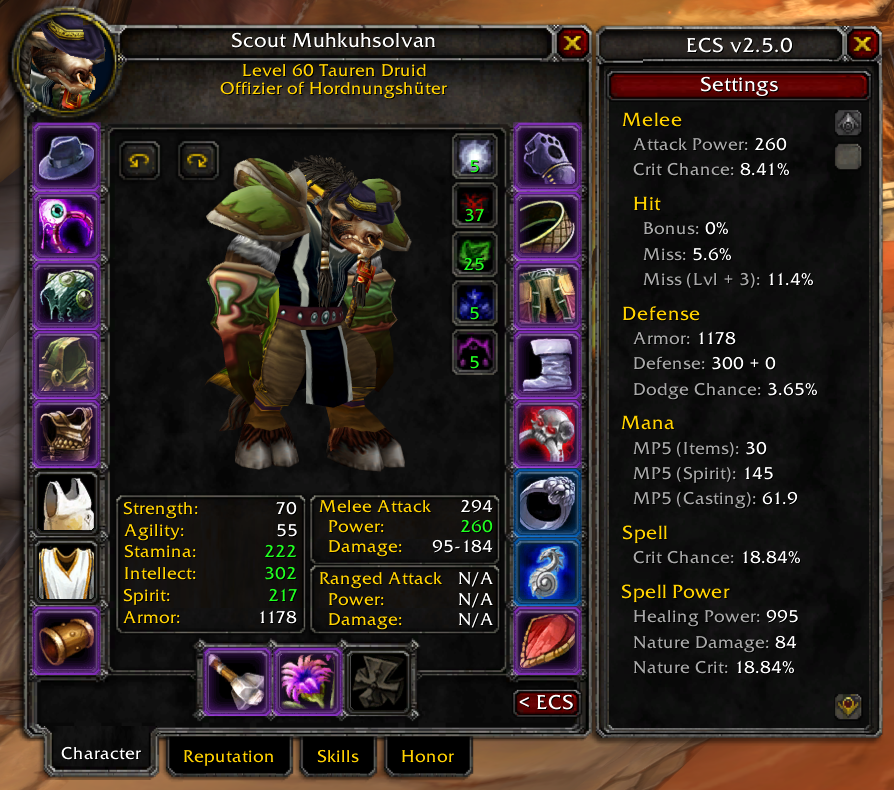Collapse the ECS side panel

click(546, 701)
